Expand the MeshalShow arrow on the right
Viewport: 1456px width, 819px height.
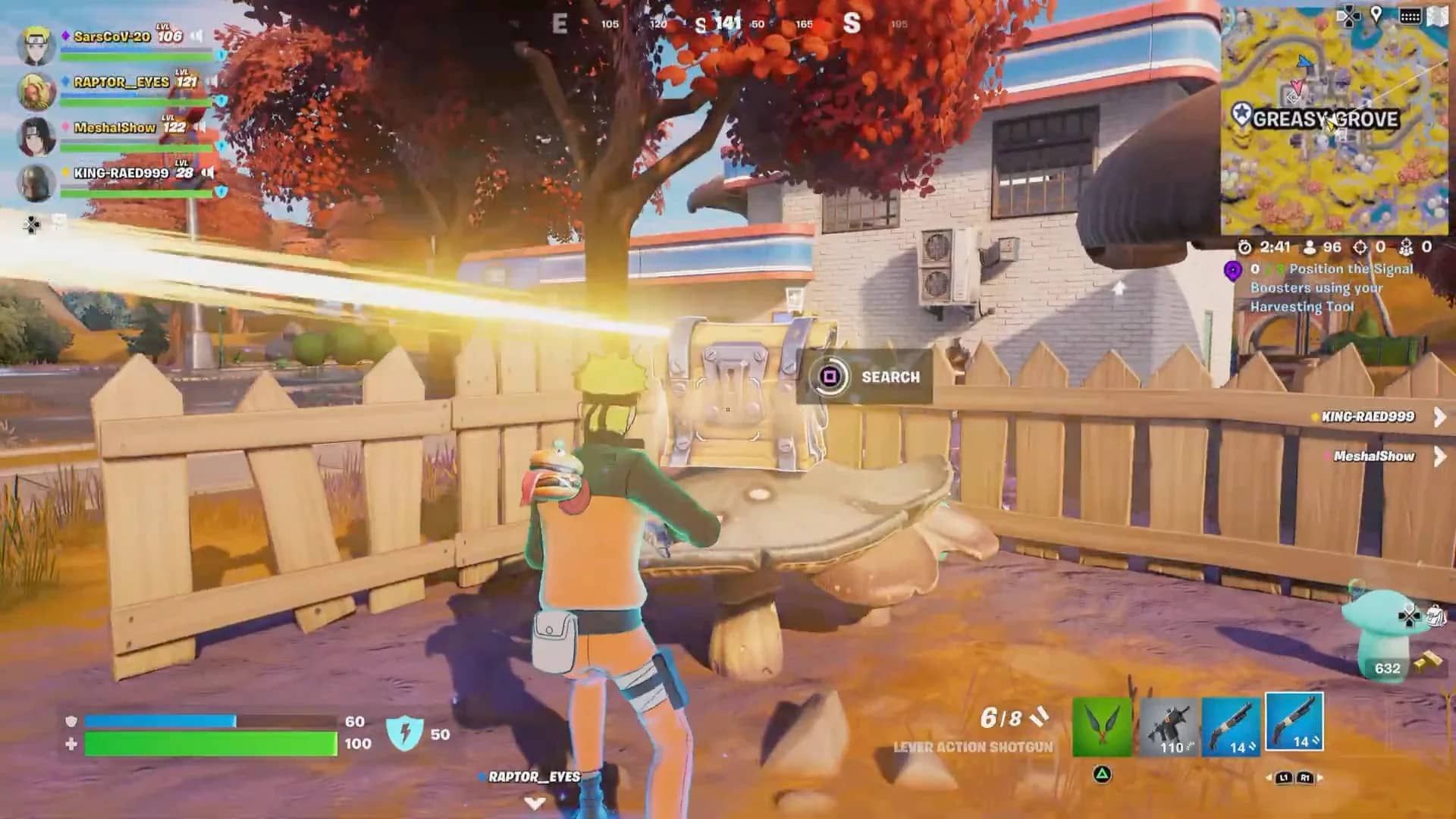point(1439,456)
